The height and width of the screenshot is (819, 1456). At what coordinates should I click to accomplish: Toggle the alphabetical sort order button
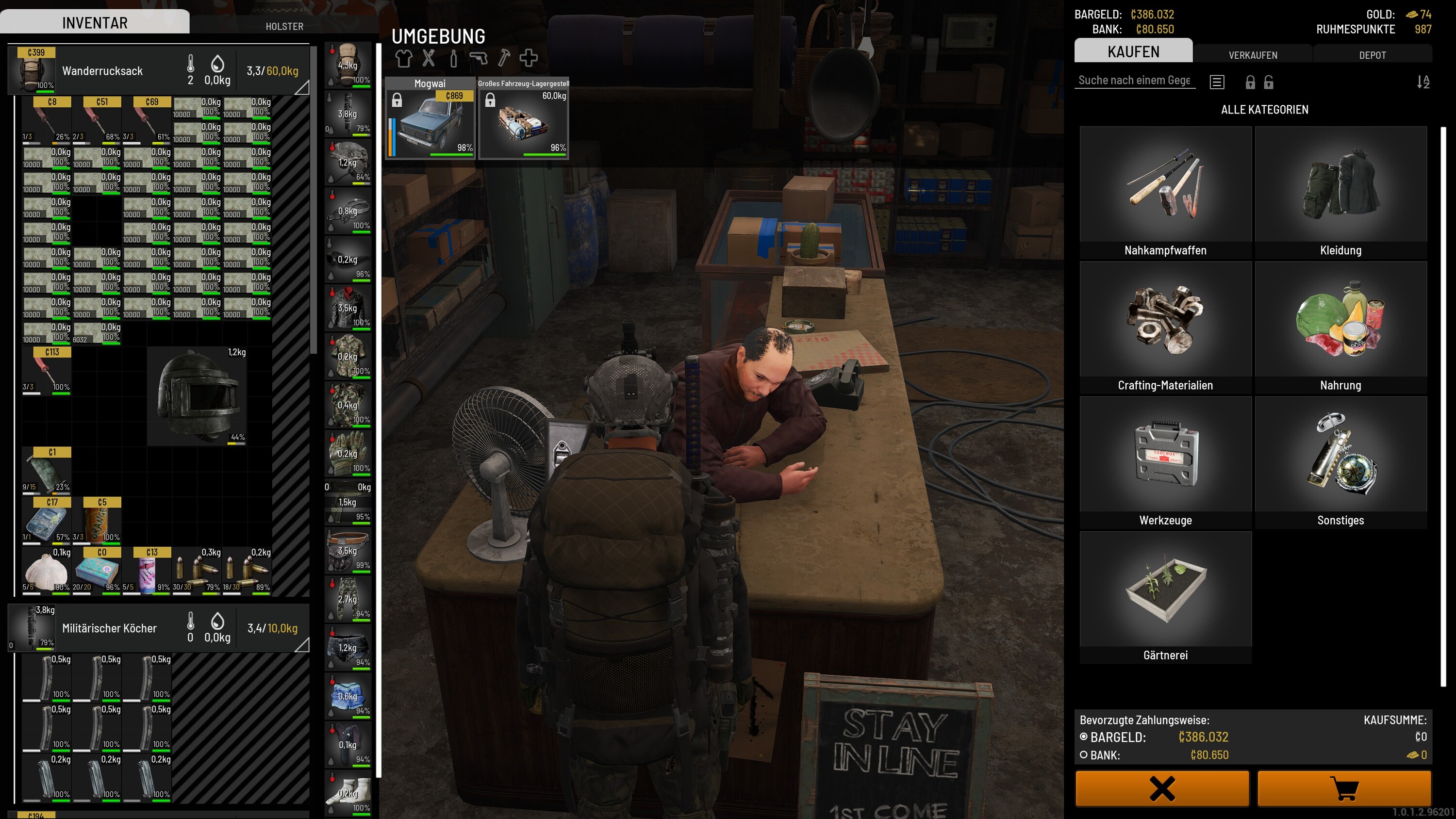1423,82
